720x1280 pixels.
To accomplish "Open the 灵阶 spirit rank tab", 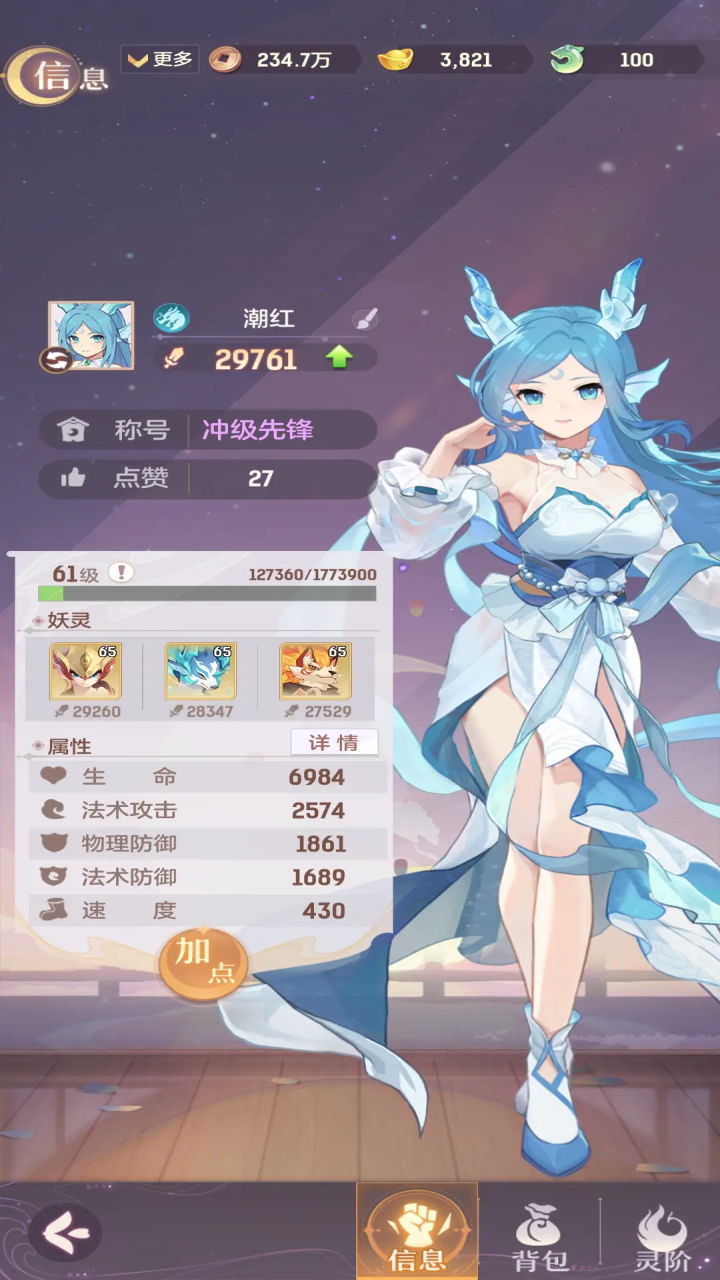I will tap(662, 1236).
